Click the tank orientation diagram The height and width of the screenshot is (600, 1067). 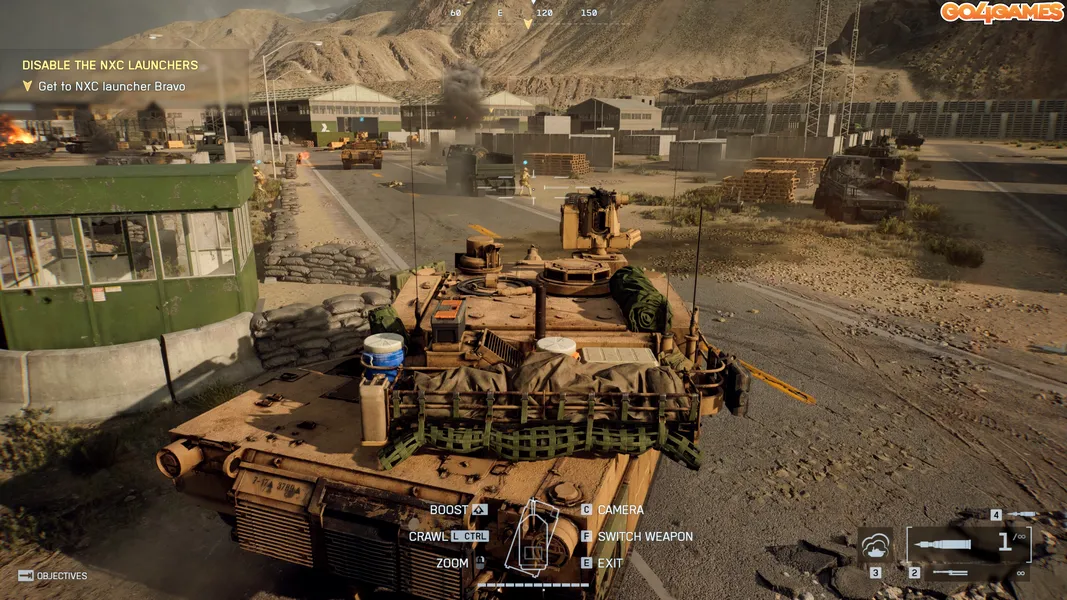(531, 540)
